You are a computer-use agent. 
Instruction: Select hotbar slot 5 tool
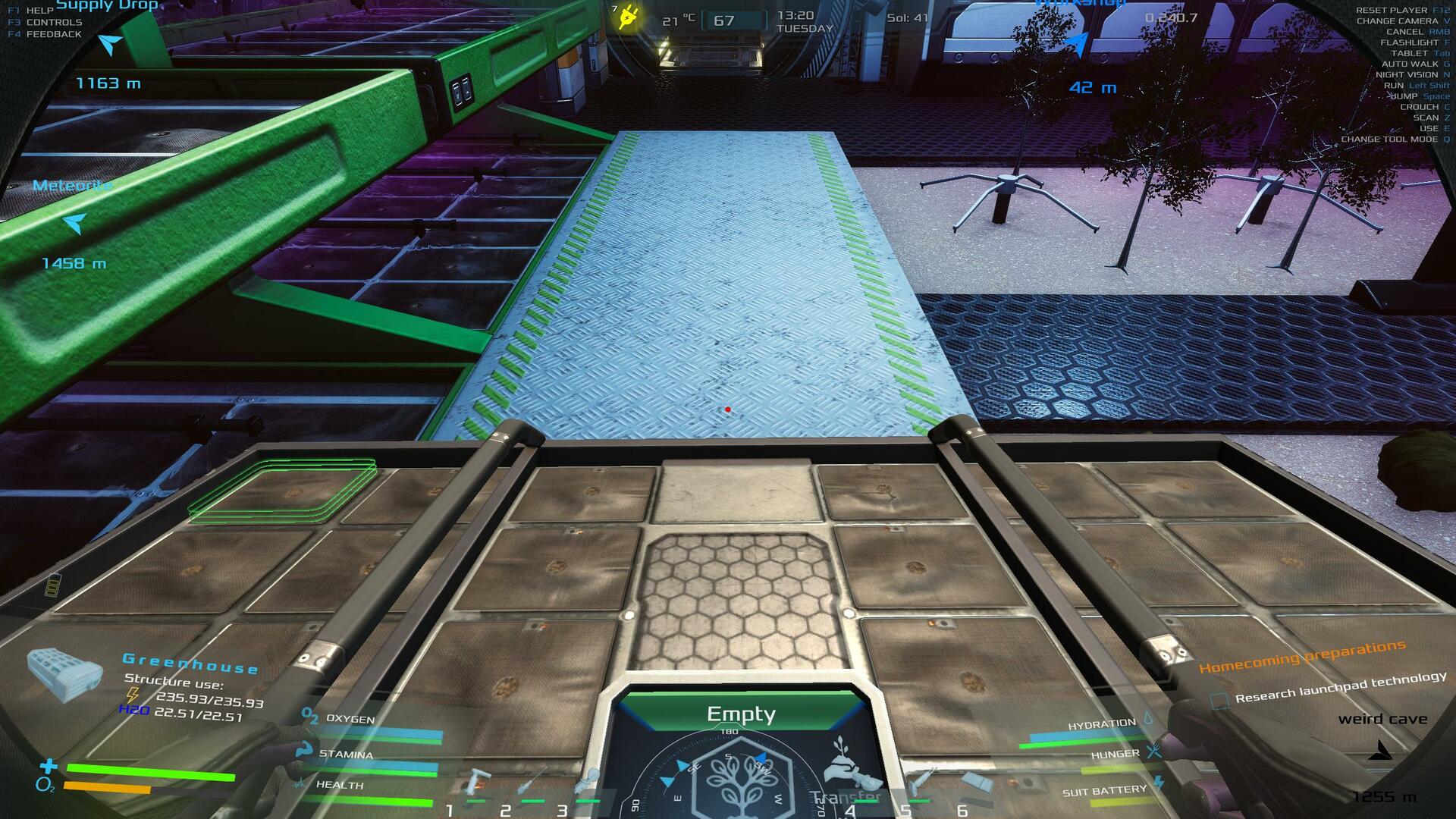tap(919, 781)
